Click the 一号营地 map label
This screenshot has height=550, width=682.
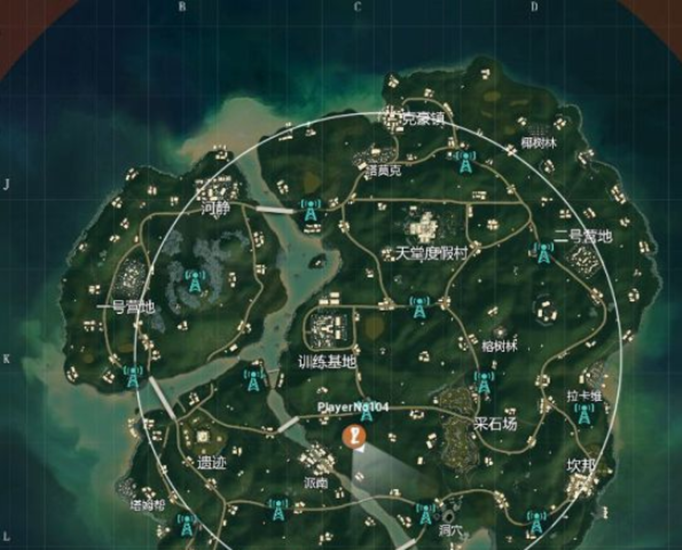click(127, 307)
